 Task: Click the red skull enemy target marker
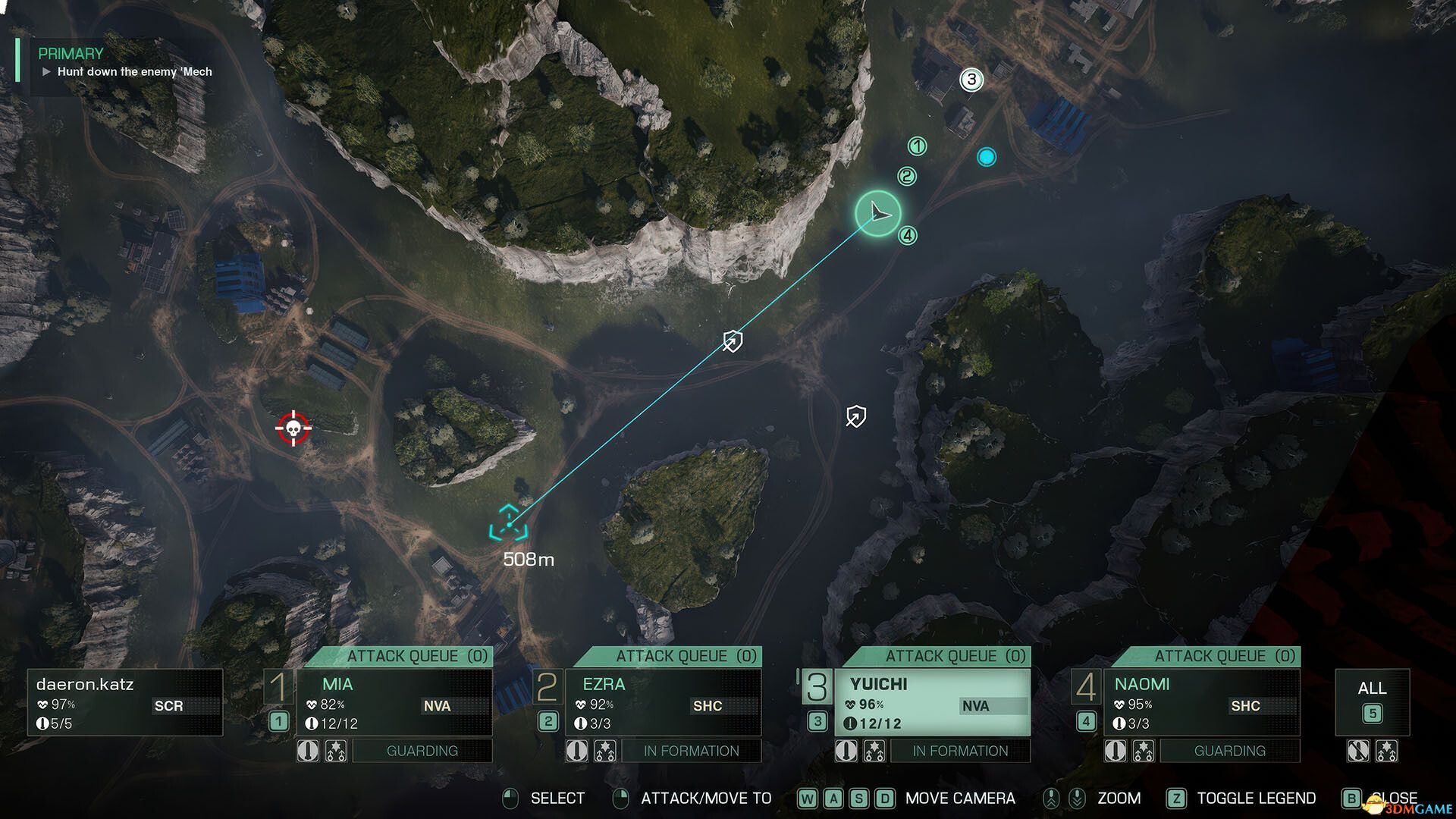point(293,429)
